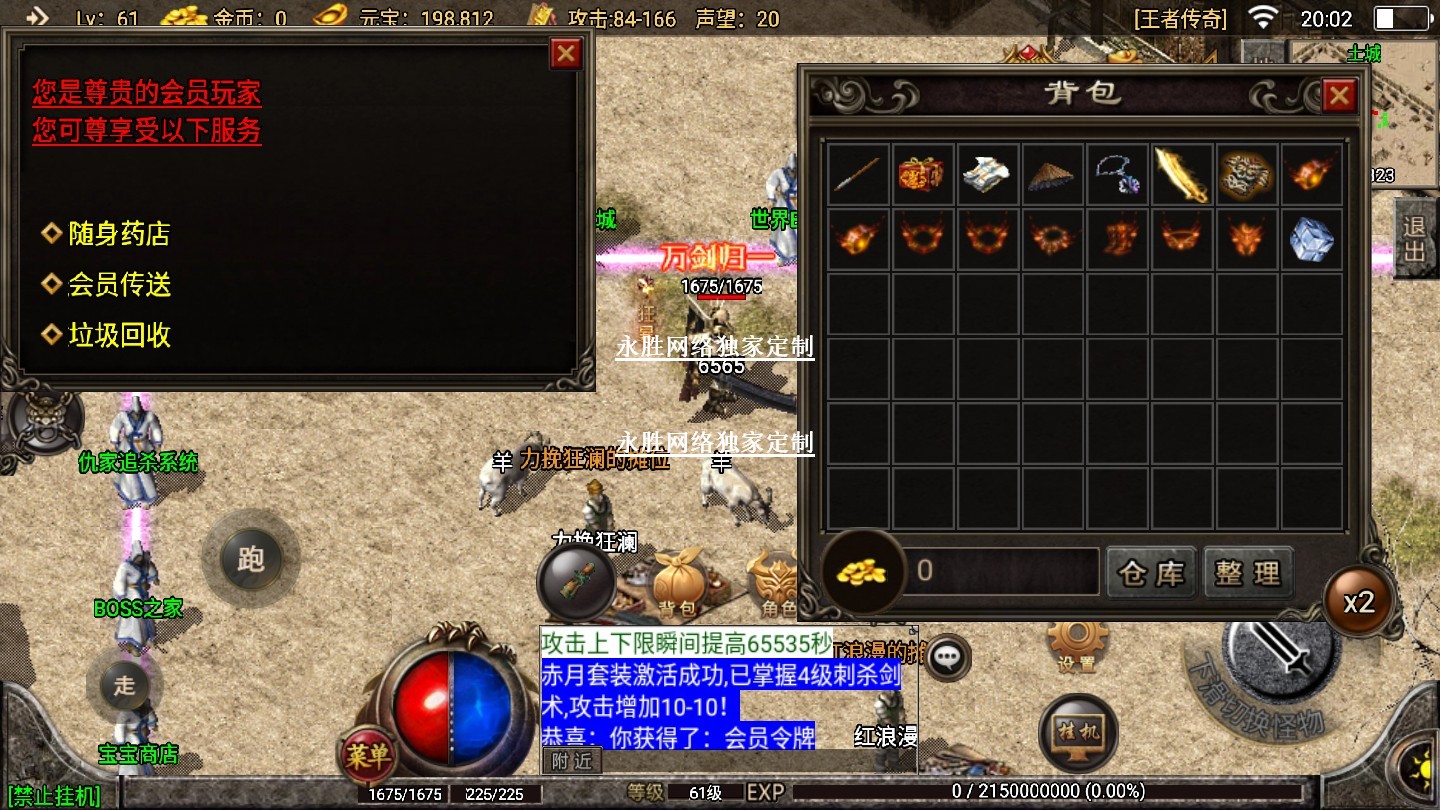Select the ice blue crystal item

(x=1312, y=240)
